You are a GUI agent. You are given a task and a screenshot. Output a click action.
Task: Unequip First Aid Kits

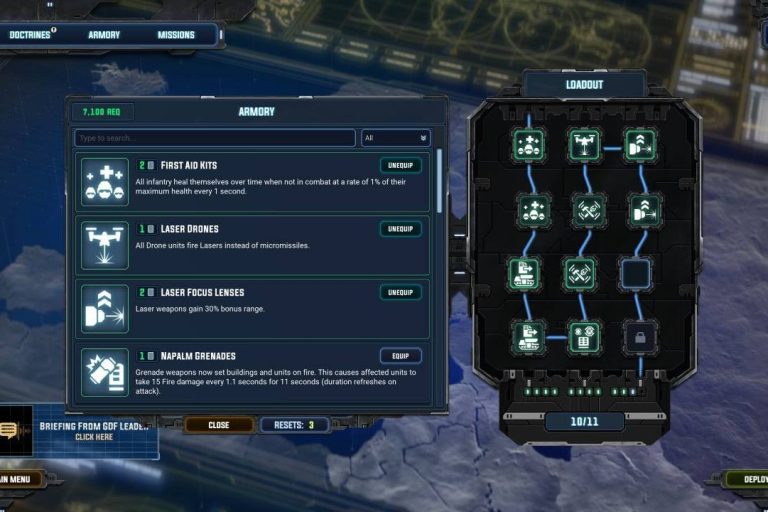click(x=400, y=166)
